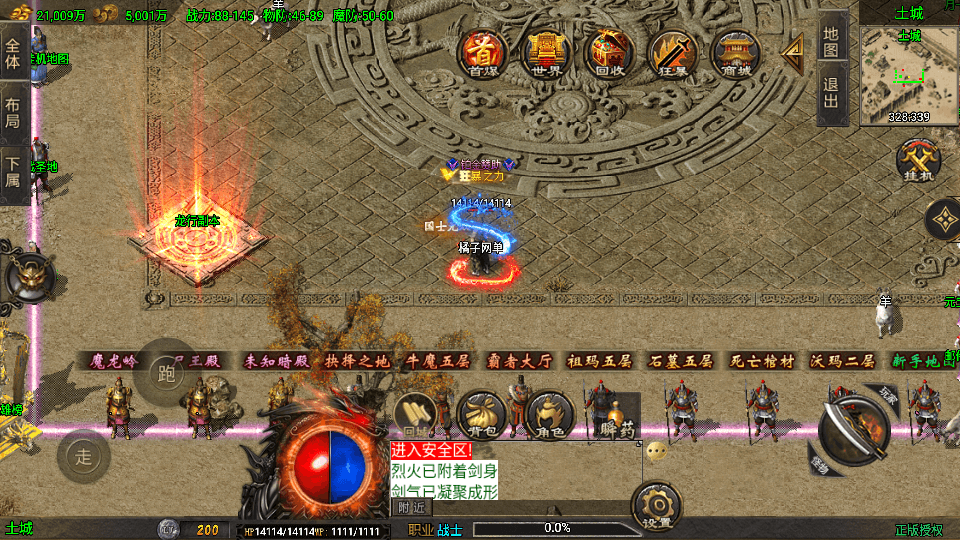960x540 pixels.
Task: Open the 背包 bag icon
Action: point(482,413)
